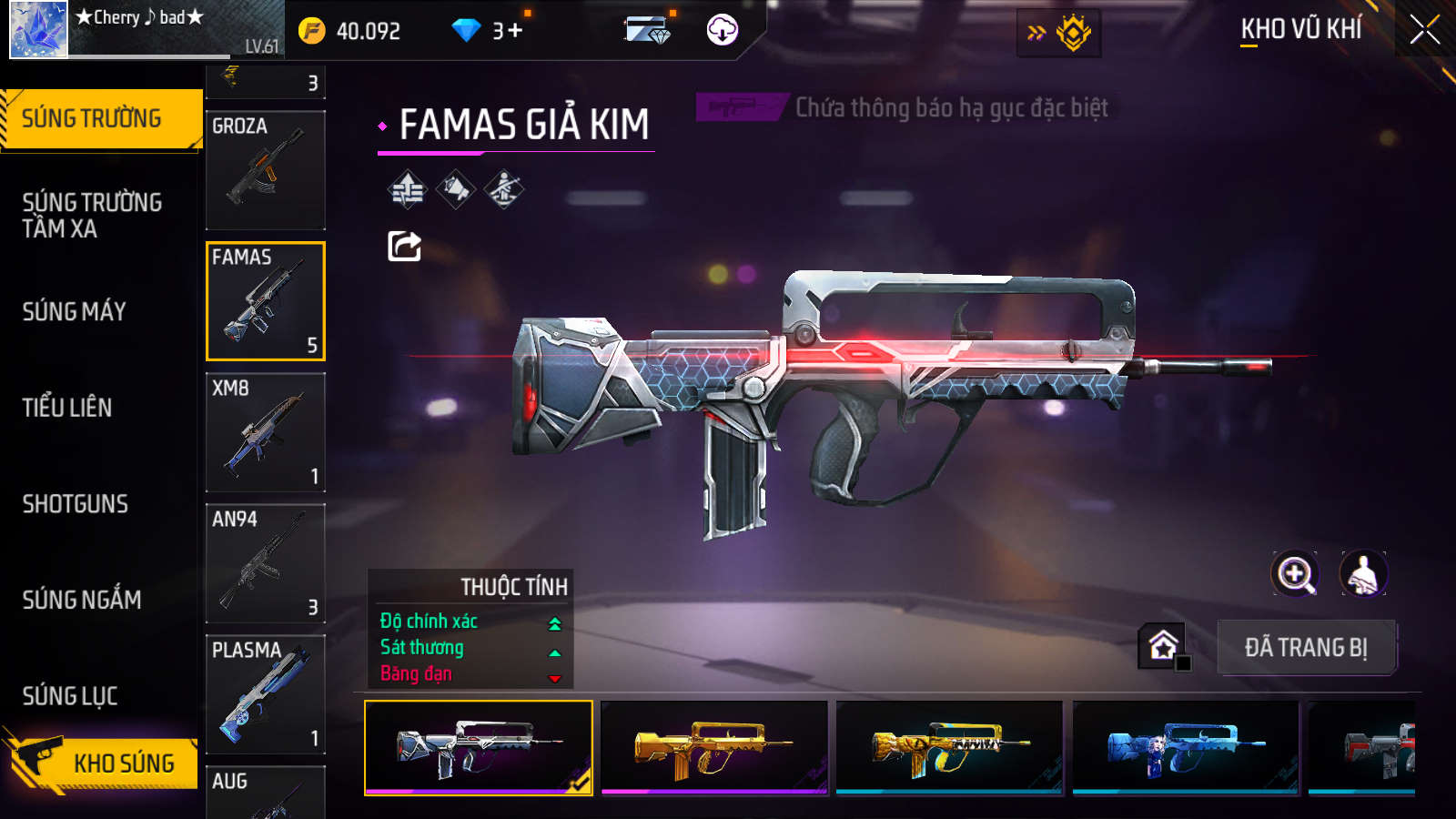Choose the blue FAMAS skin thumbnail
The image size is (1456, 819).
pos(1185,747)
